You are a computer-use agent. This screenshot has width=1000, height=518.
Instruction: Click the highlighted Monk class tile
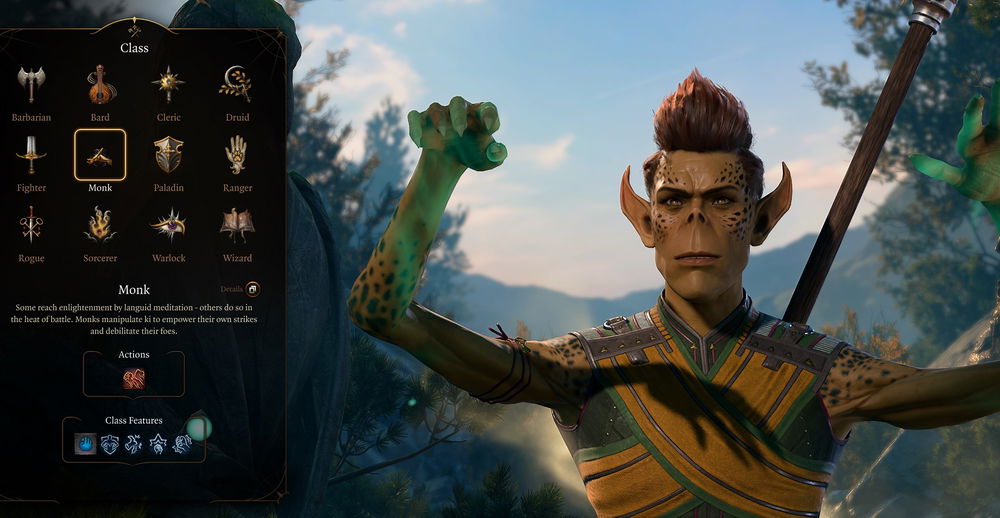click(x=100, y=156)
